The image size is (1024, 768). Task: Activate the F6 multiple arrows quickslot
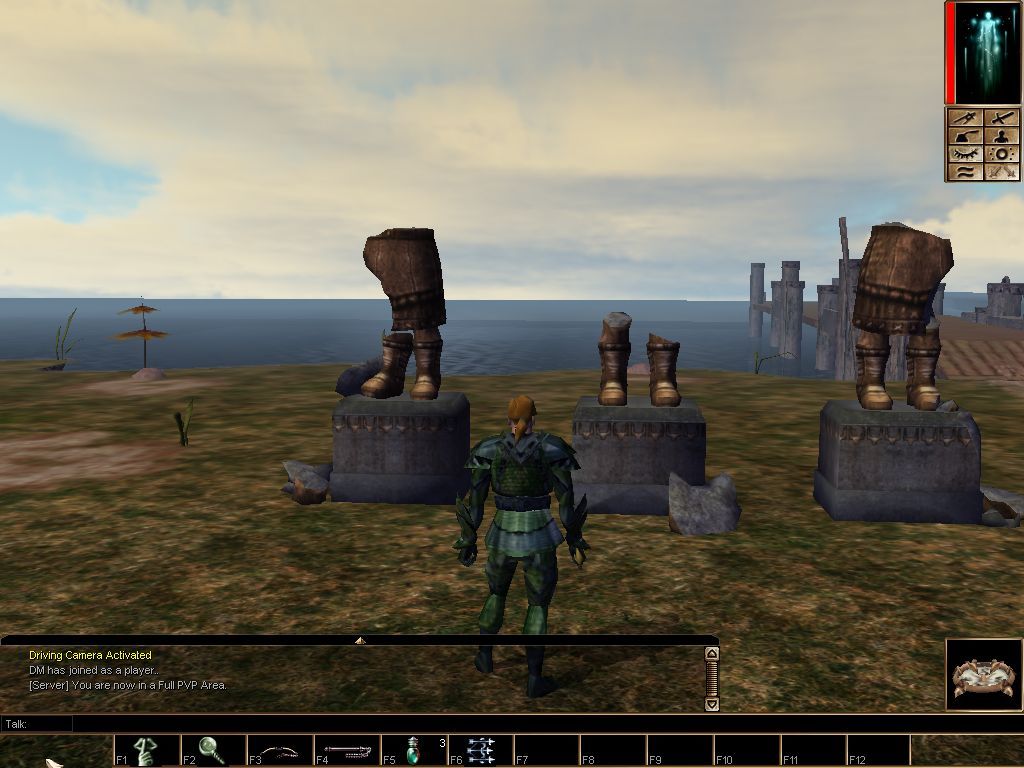pos(480,750)
